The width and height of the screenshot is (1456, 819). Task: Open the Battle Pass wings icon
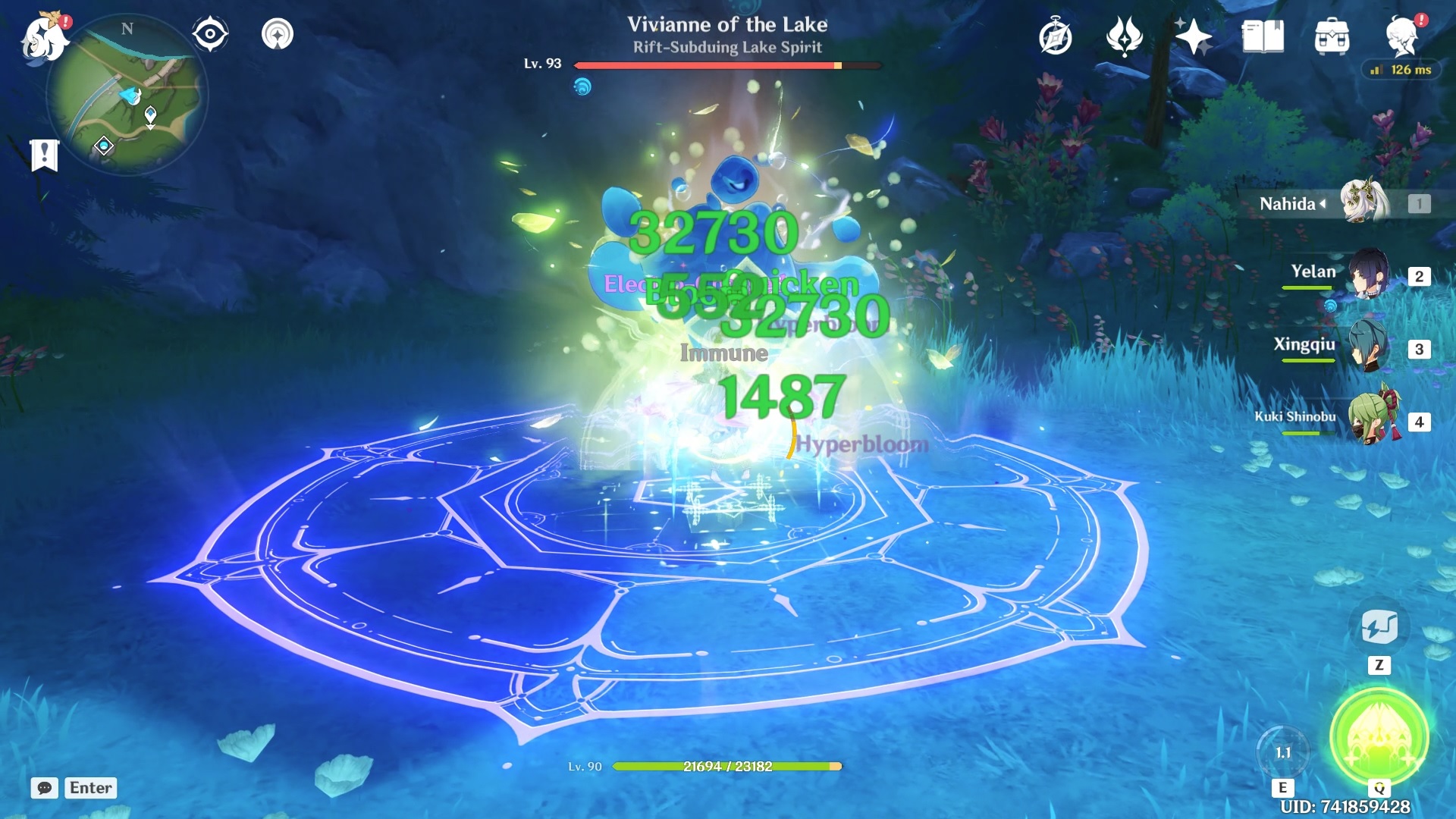(x=1126, y=34)
